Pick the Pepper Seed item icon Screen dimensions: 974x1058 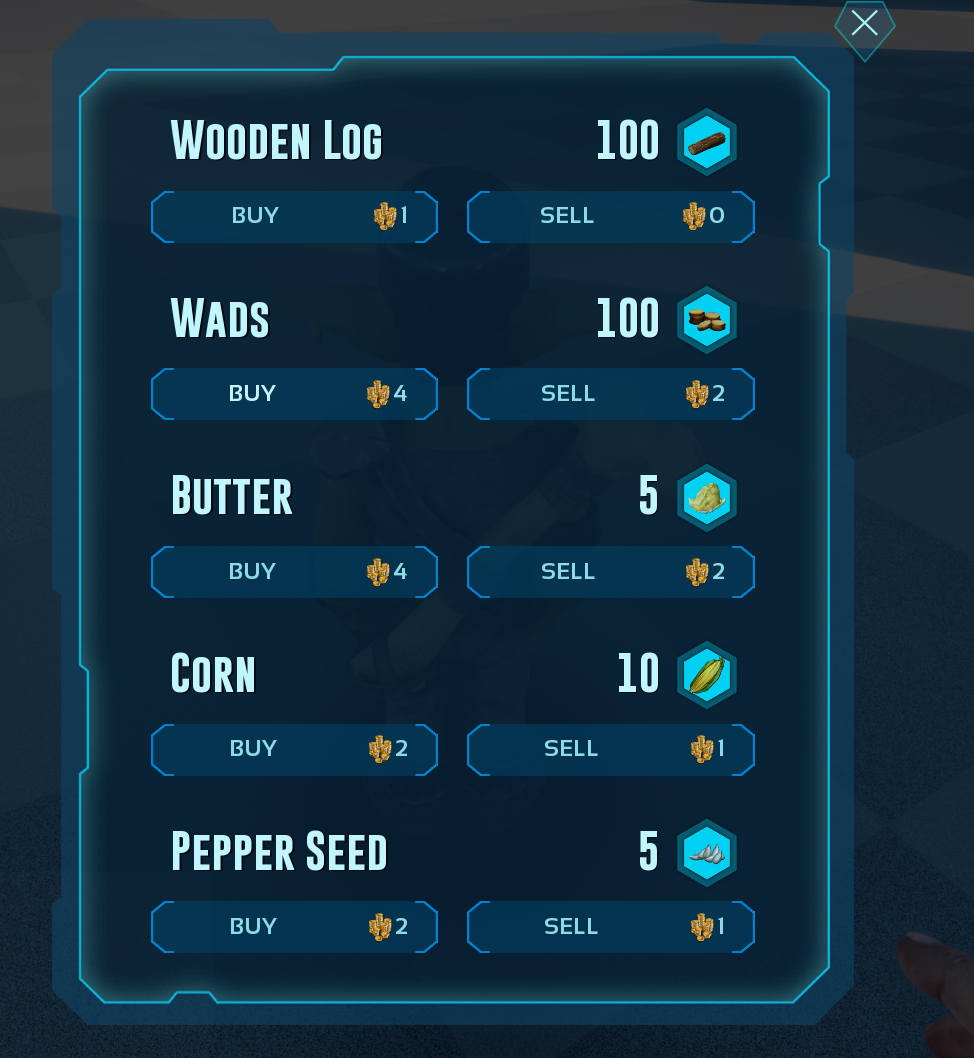707,853
